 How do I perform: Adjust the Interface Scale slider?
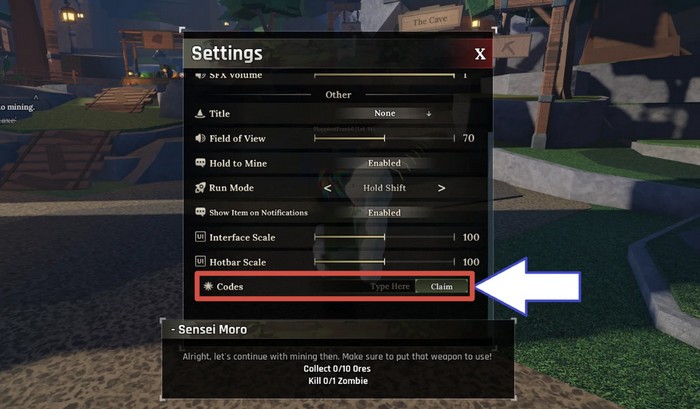[385, 238]
